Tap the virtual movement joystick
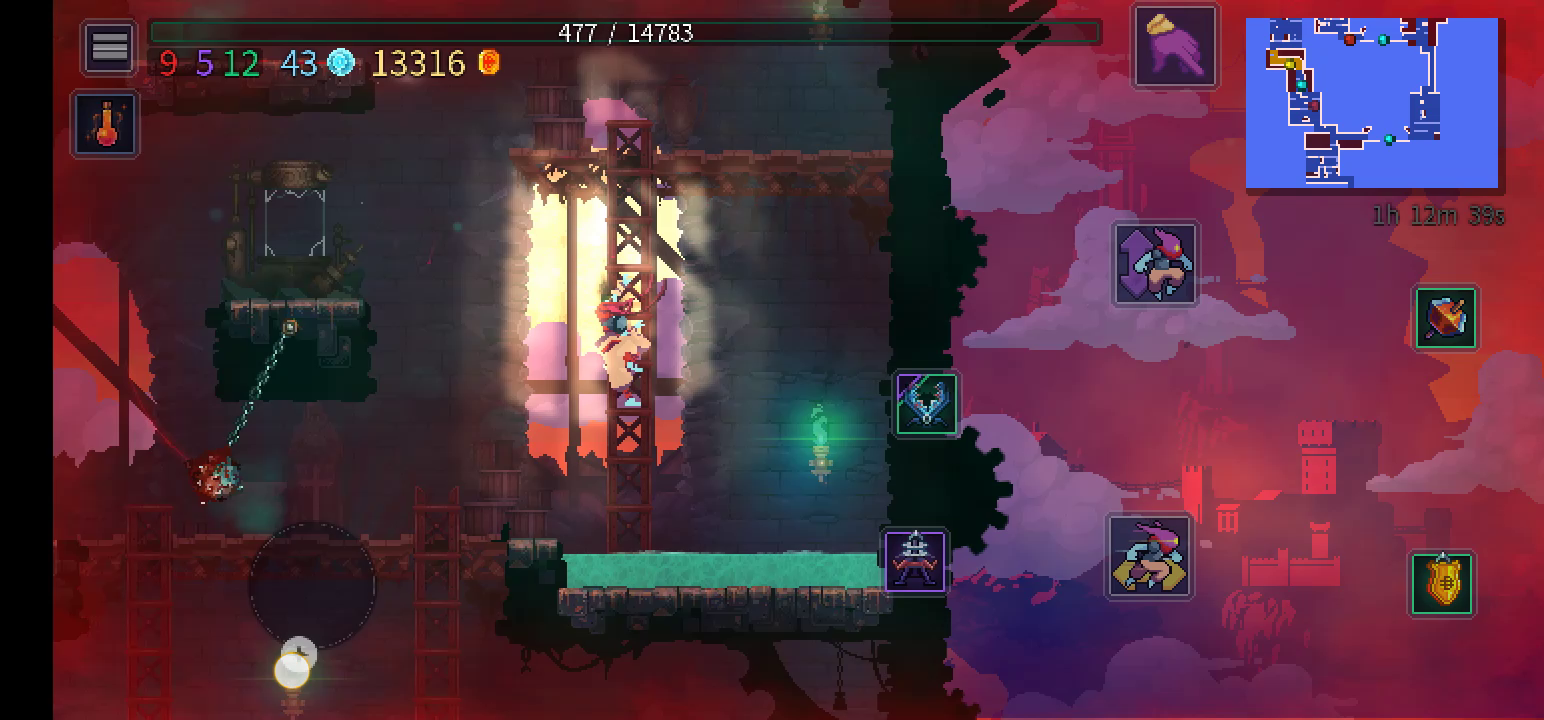 tap(312, 585)
